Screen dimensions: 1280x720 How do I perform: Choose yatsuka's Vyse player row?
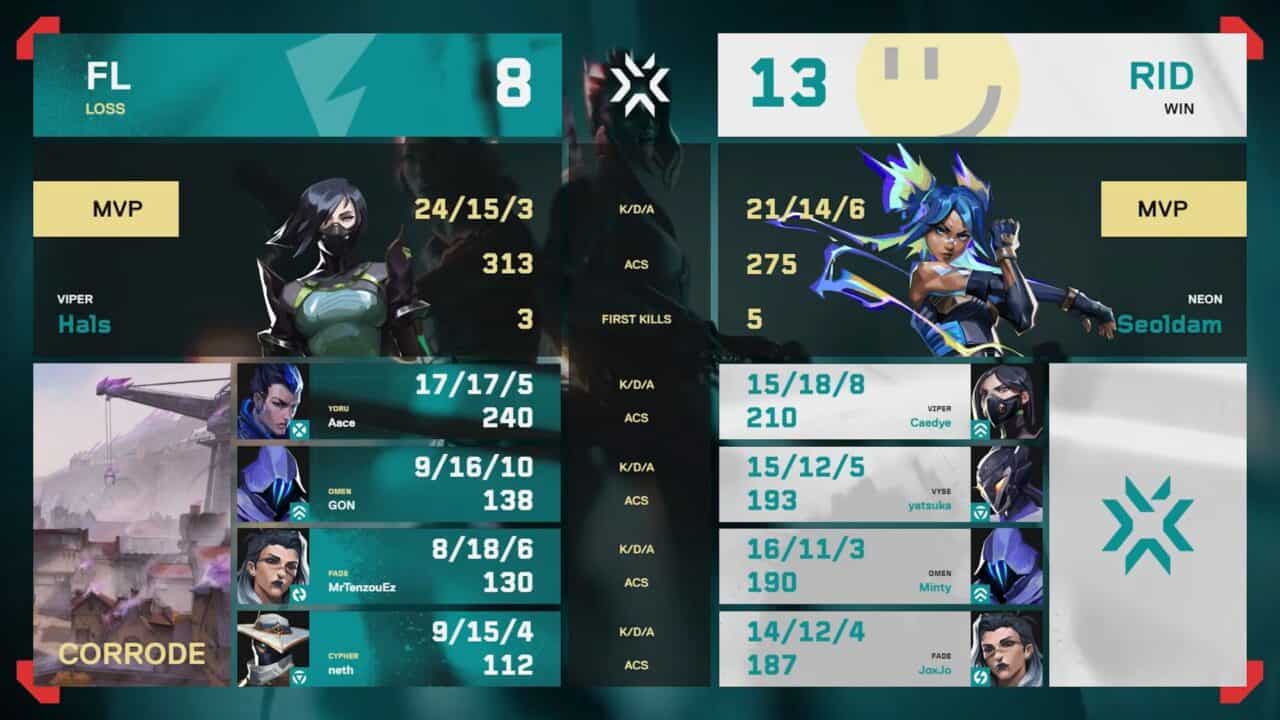(880, 484)
